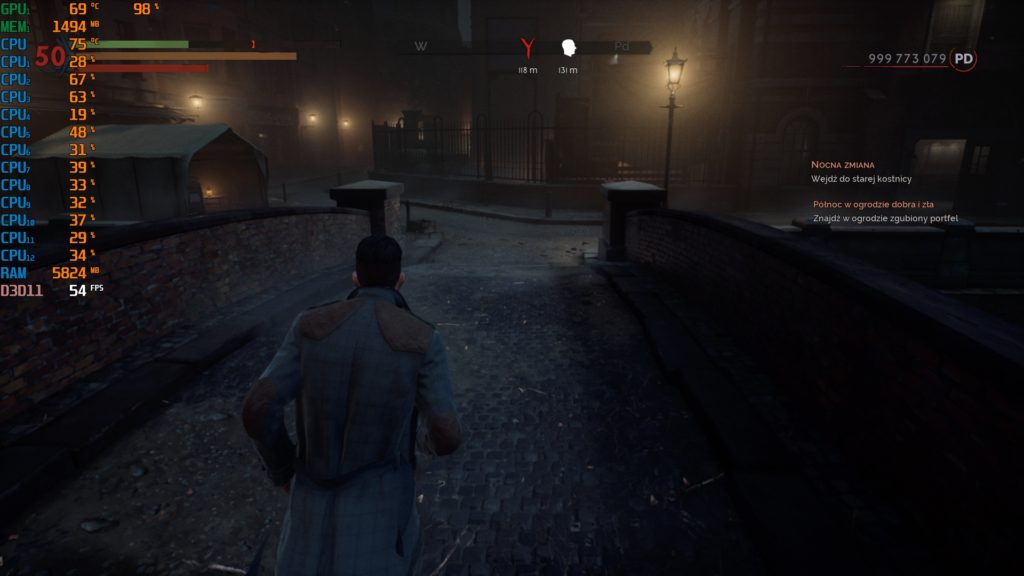The image size is (1024, 576).
Task: Open the round PD experience icon
Action: [x=963, y=59]
